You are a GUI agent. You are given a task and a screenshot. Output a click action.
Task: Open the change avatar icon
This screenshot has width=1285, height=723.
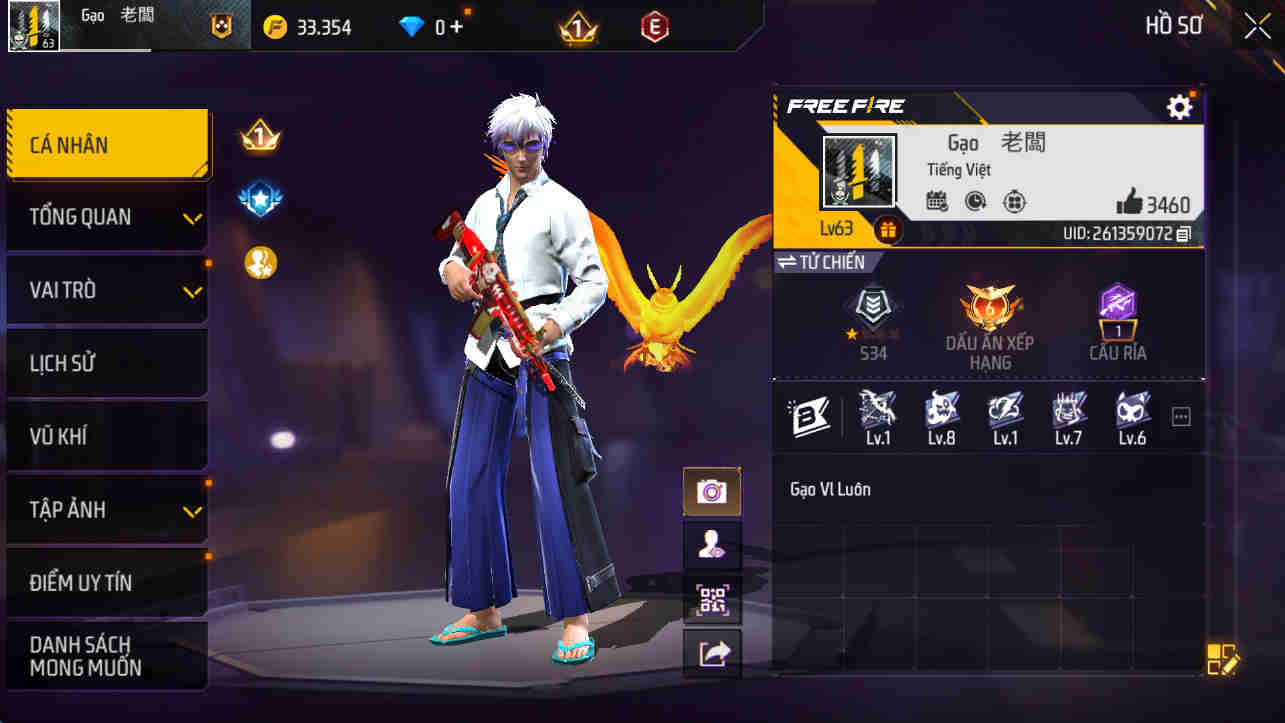pyautogui.click(x=712, y=545)
